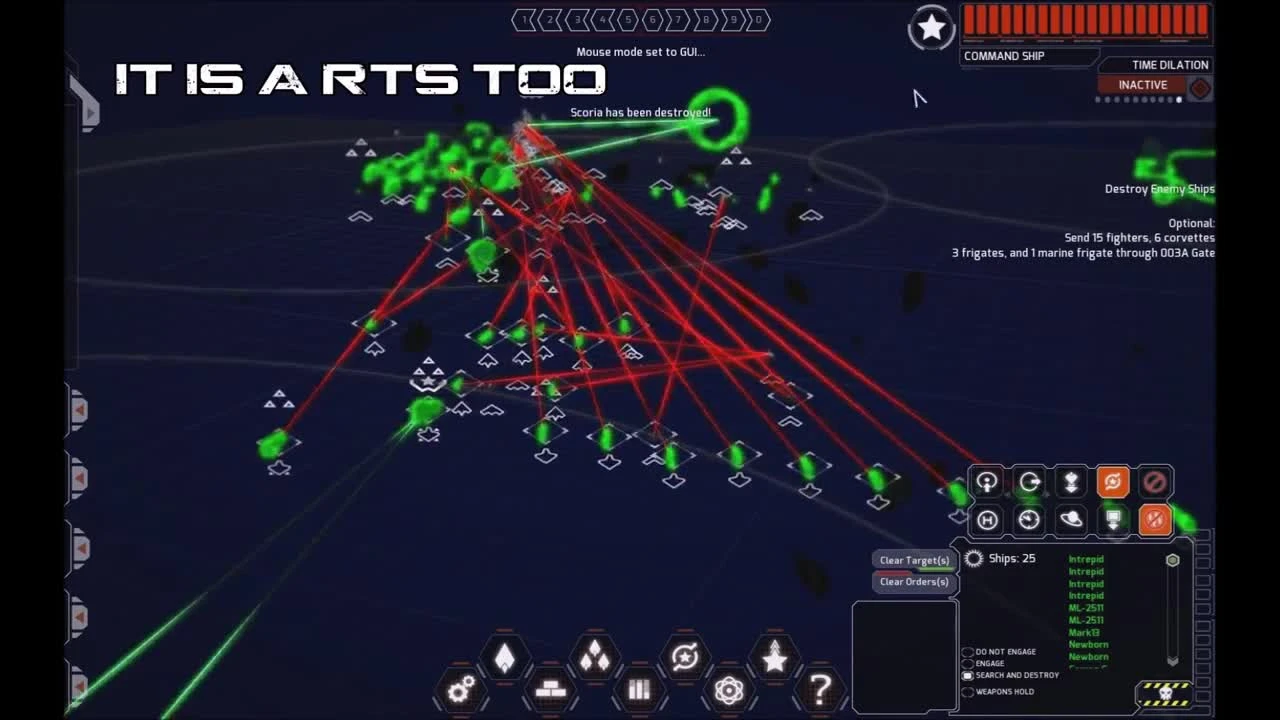
Task: Select the atom research hexagon icon
Action: pos(728,688)
